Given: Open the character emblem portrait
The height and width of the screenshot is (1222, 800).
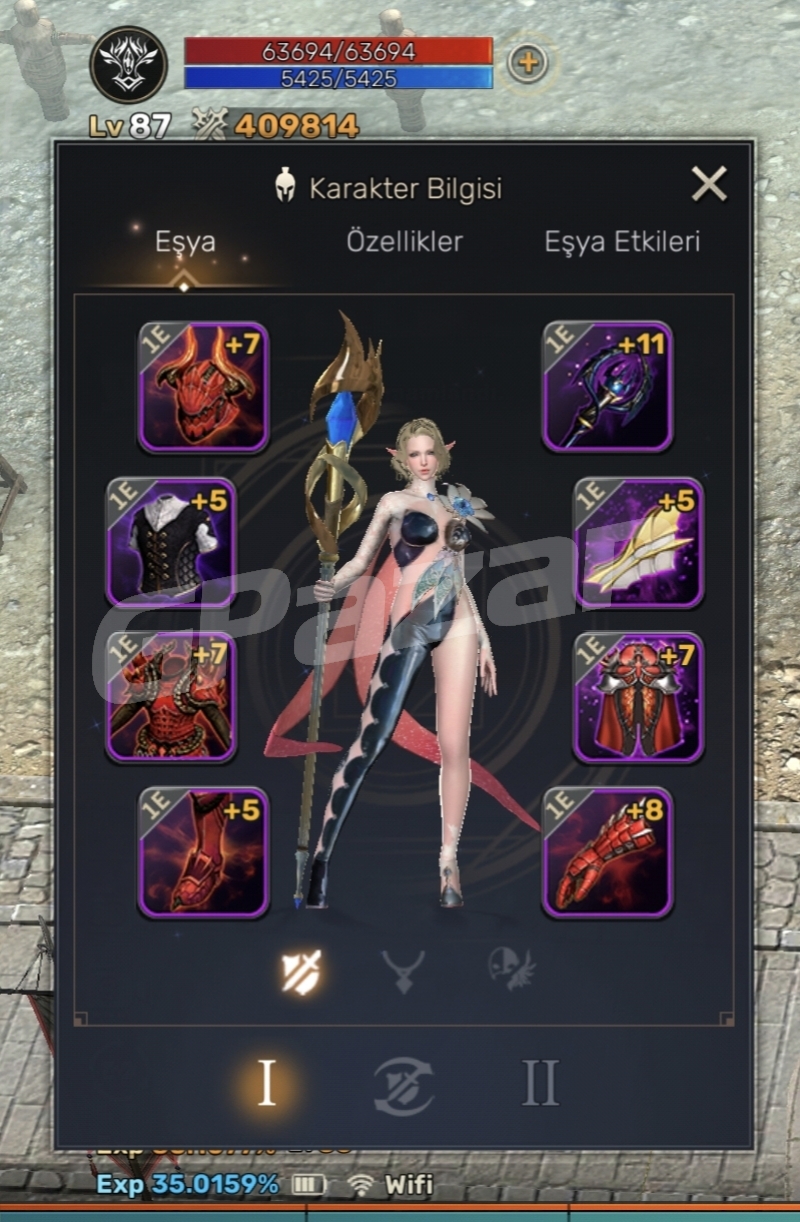Looking at the screenshot, I should tap(129, 64).
